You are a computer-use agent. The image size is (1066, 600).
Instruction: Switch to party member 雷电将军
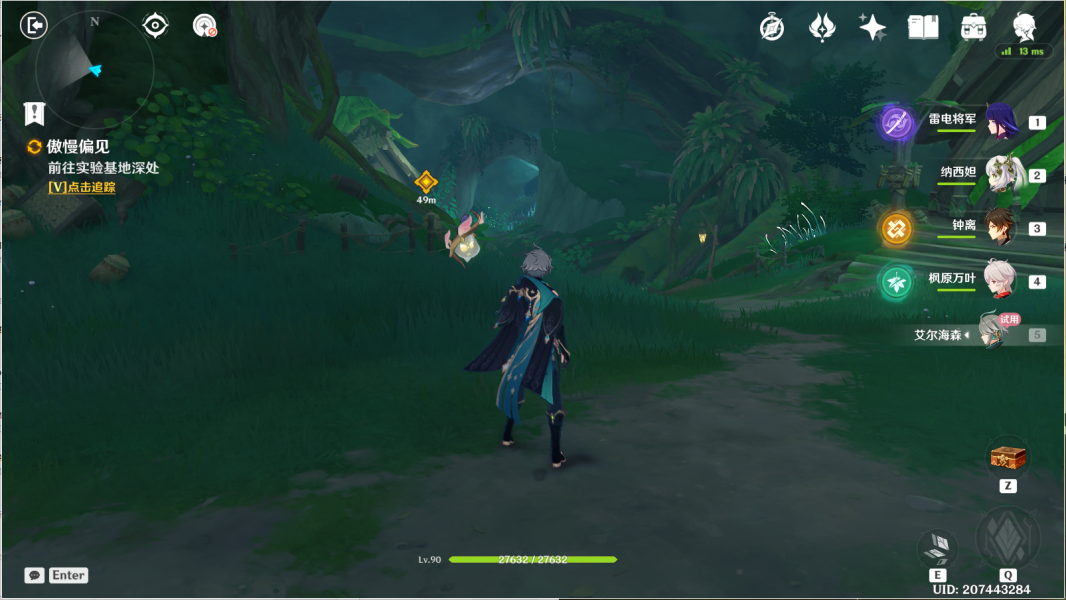click(x=1000, y=122)
